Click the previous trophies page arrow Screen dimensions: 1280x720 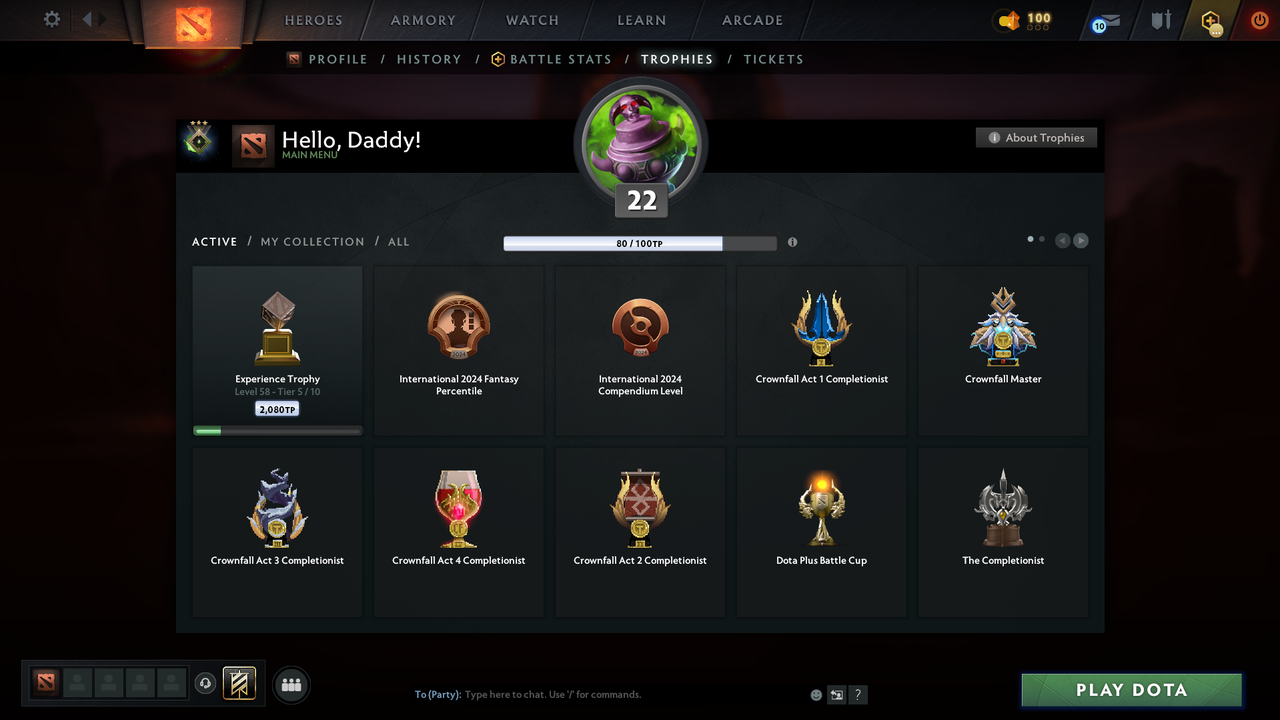click(x=1062, y=240)
